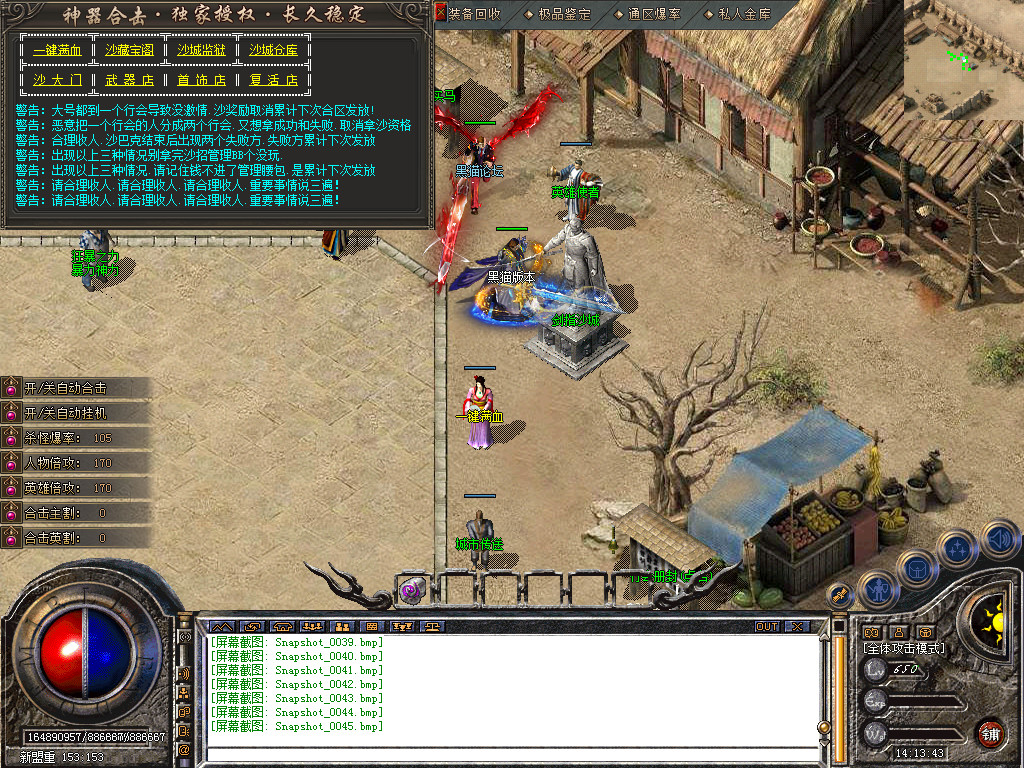Image resolution: width=1024 pixels, height=768 pixels.
Task: Visit the 武器店 weapon shop link
Action: pyautogui.click(x=130, y=80)
